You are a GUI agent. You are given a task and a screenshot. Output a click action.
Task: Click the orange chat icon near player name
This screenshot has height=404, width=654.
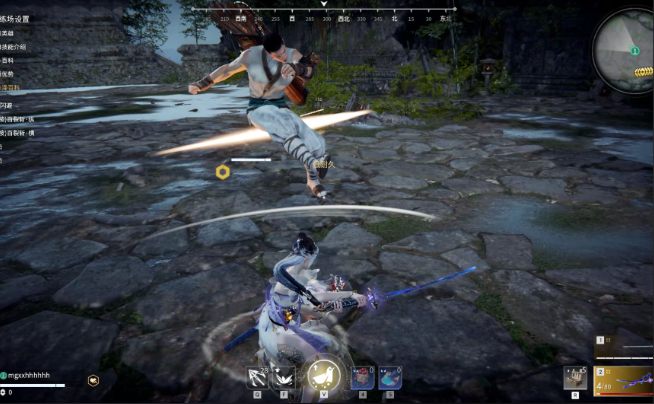[93, 380]
